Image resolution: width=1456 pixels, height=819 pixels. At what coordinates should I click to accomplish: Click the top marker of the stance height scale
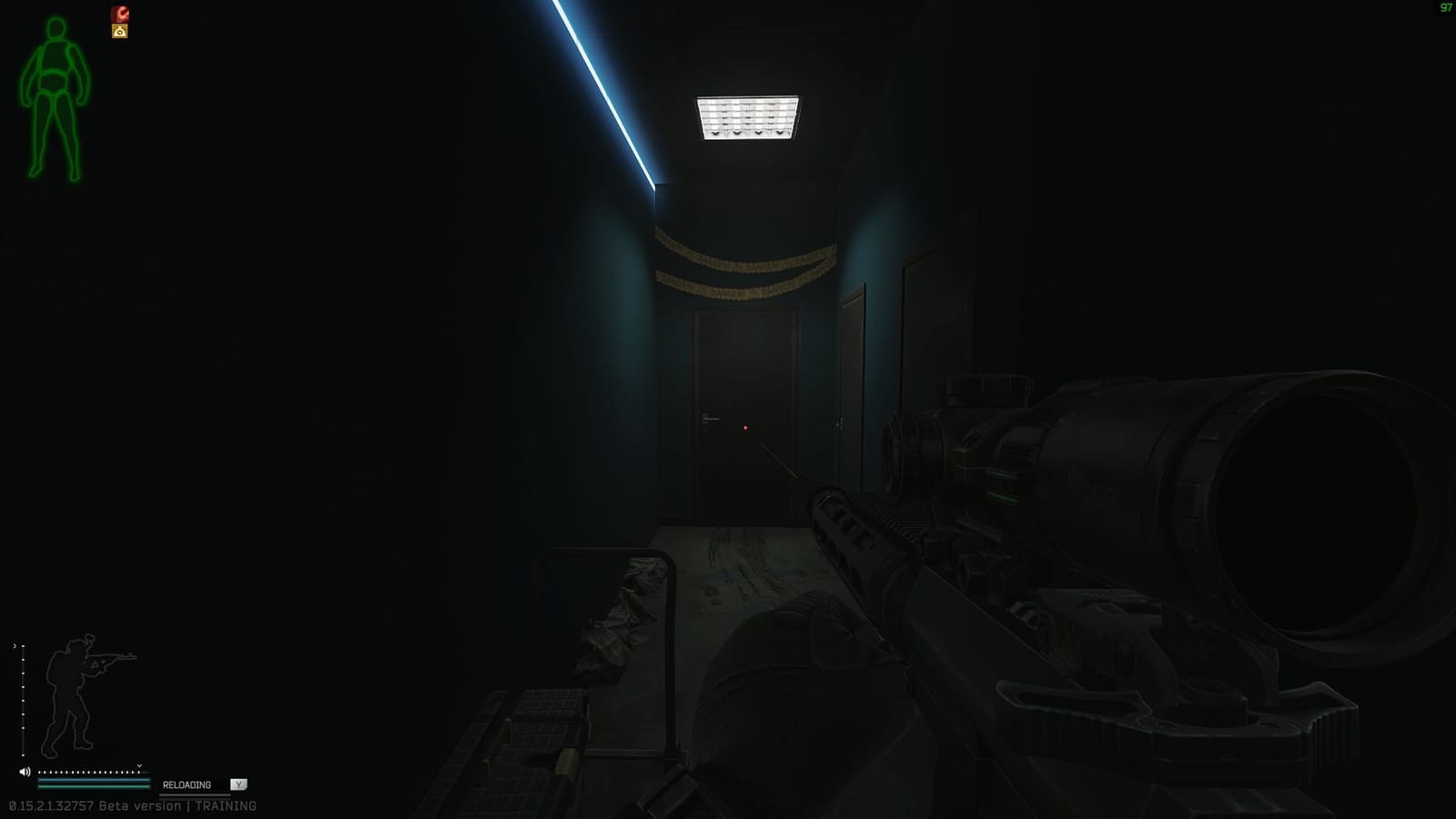[x=23, y=646]
